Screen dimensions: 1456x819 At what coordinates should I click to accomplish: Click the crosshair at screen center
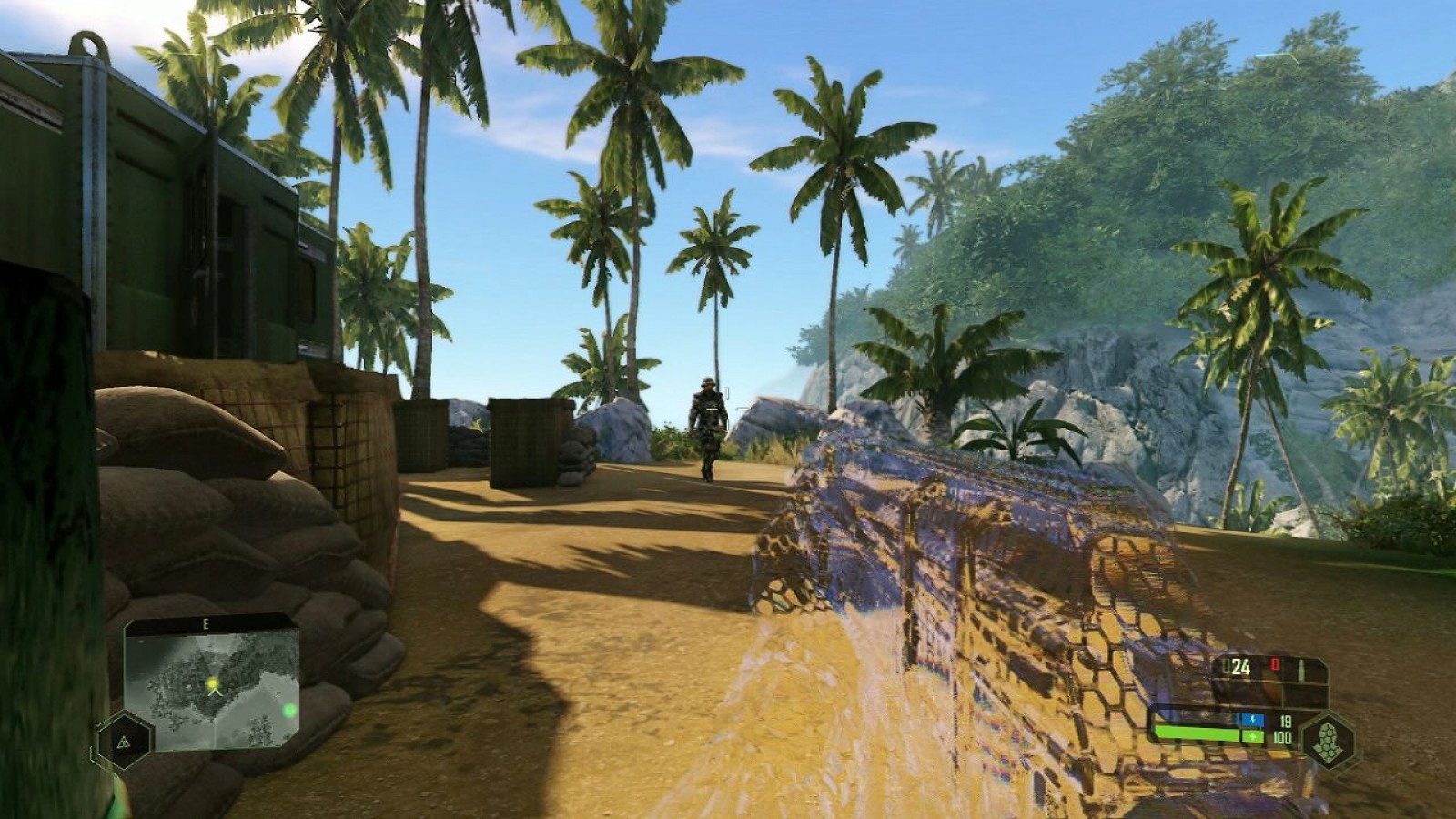pos(728,409)
